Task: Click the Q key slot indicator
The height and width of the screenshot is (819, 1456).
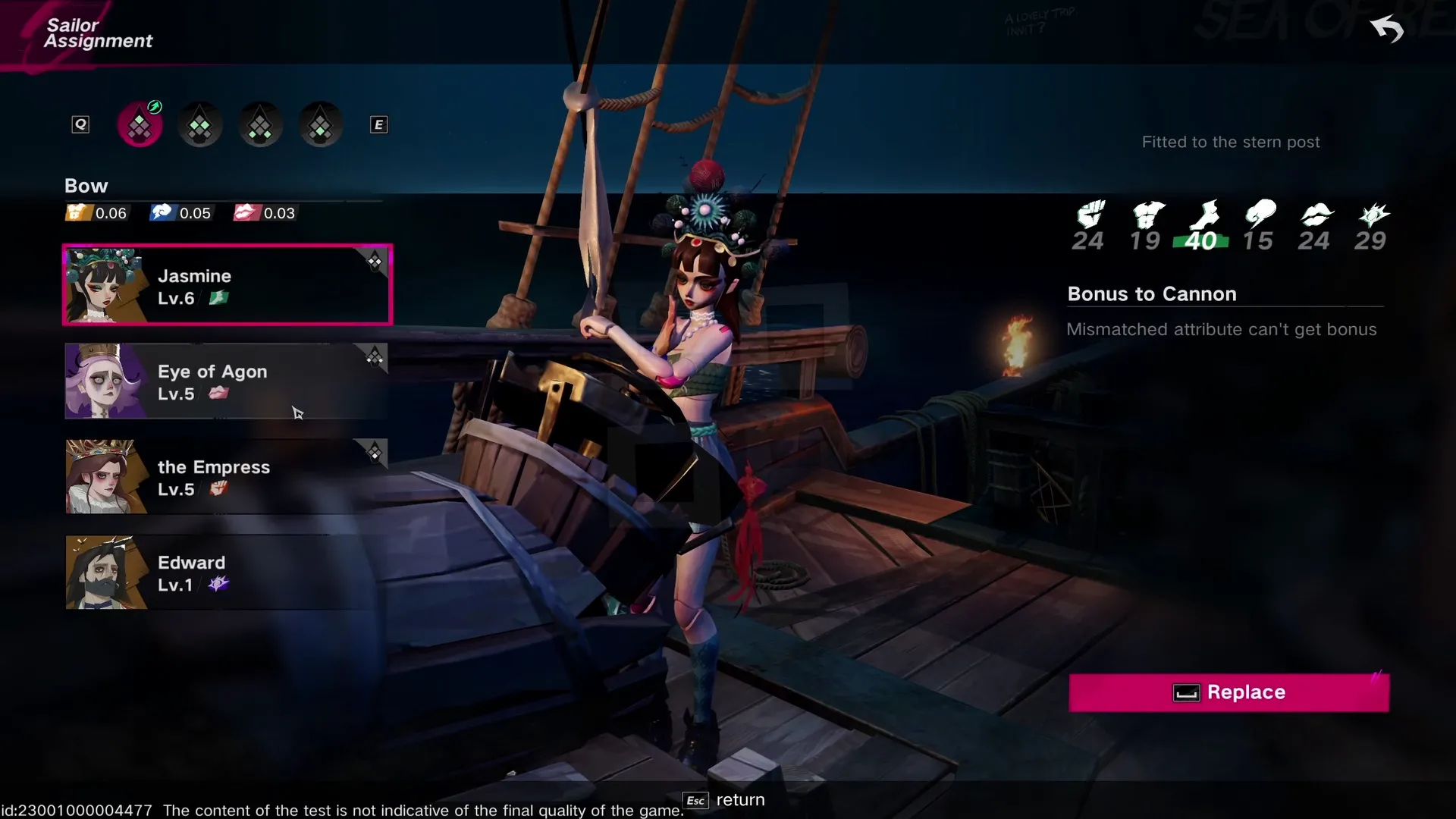Action: pos(80,124)
